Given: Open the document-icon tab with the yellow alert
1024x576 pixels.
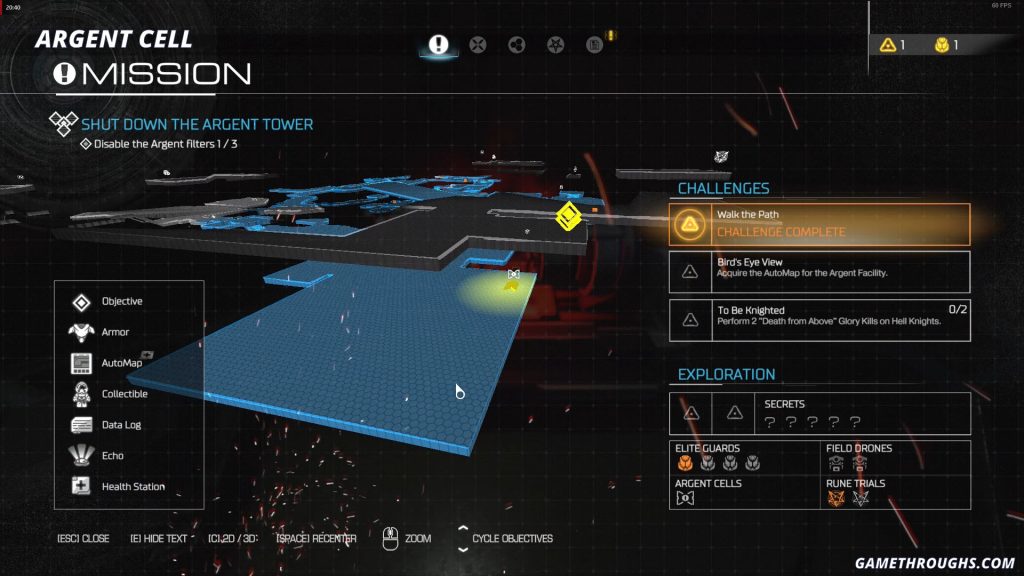Looking at the screenshot, I should point(595,44).
